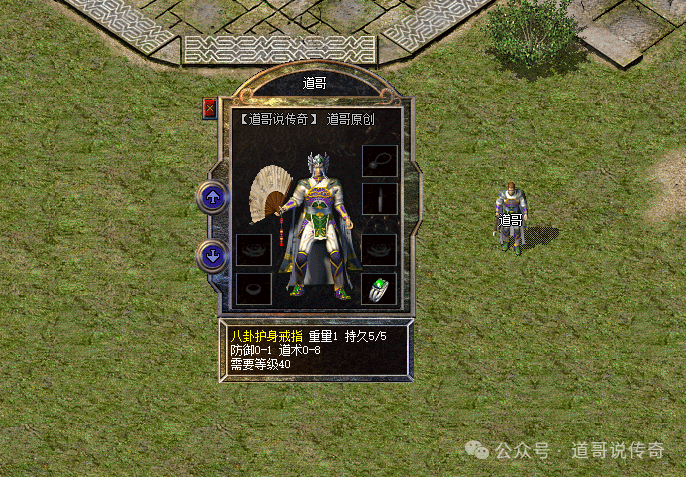Select the necklace equipment slot
Screen dimensions: 686x477
(379, 161)
